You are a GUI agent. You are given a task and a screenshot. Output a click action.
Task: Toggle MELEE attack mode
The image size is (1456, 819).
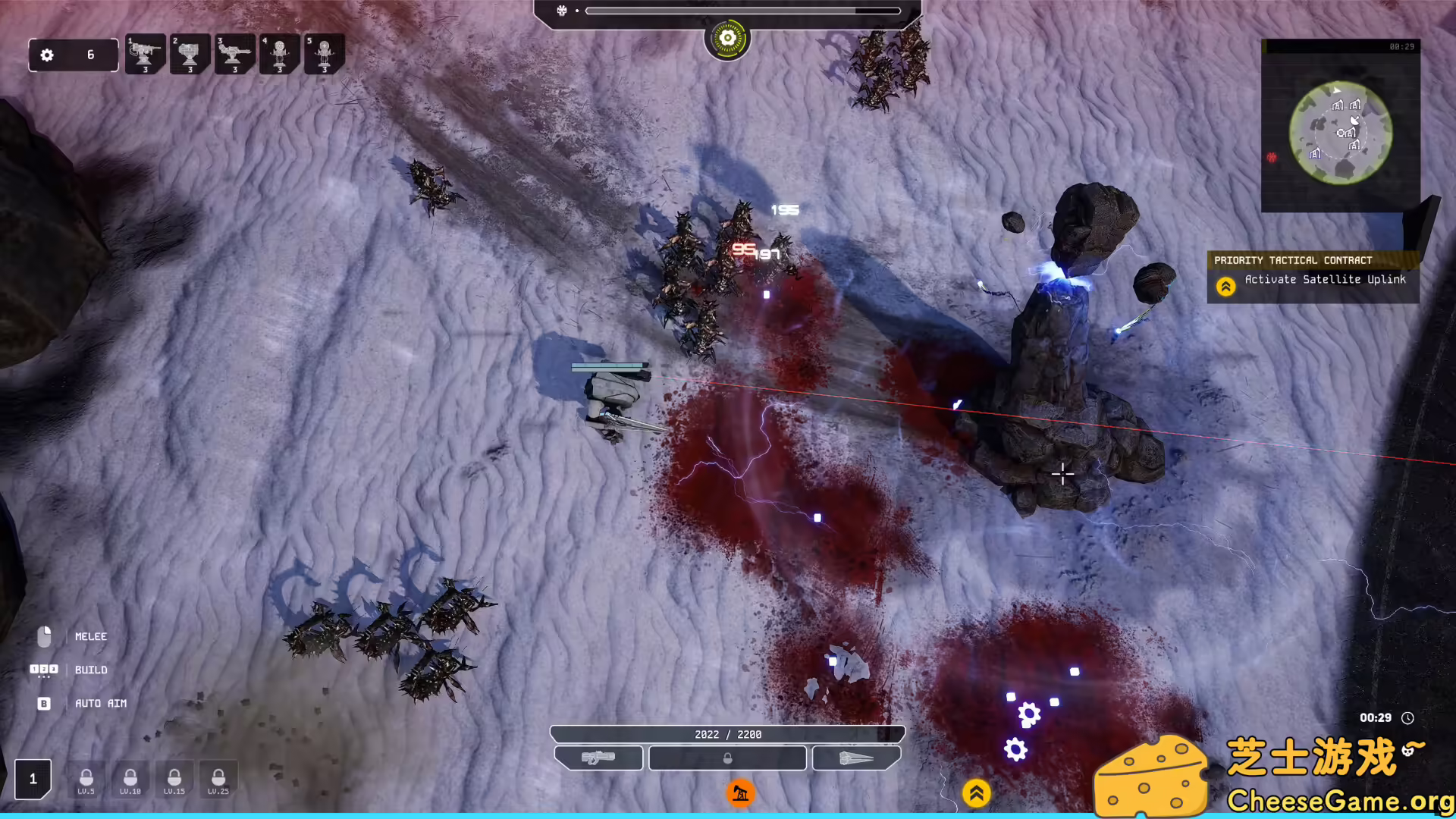43,636
